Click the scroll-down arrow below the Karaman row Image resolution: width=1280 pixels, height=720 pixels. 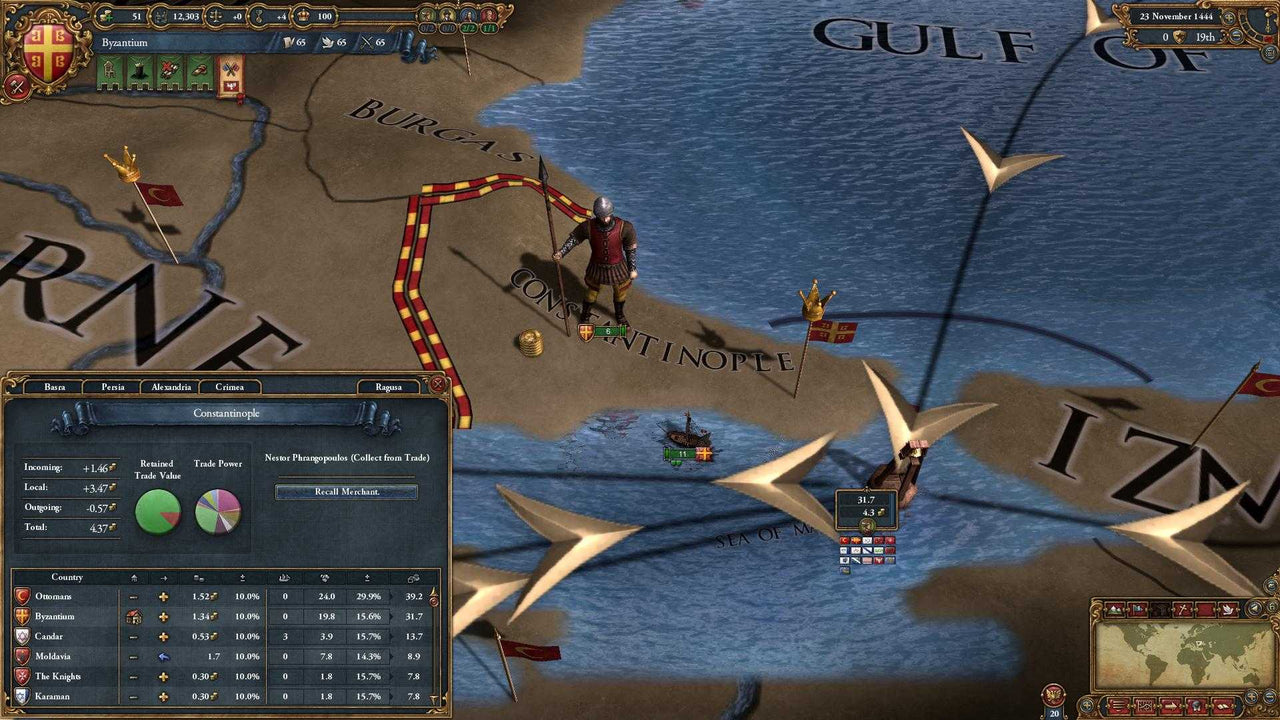coord(432,696)
